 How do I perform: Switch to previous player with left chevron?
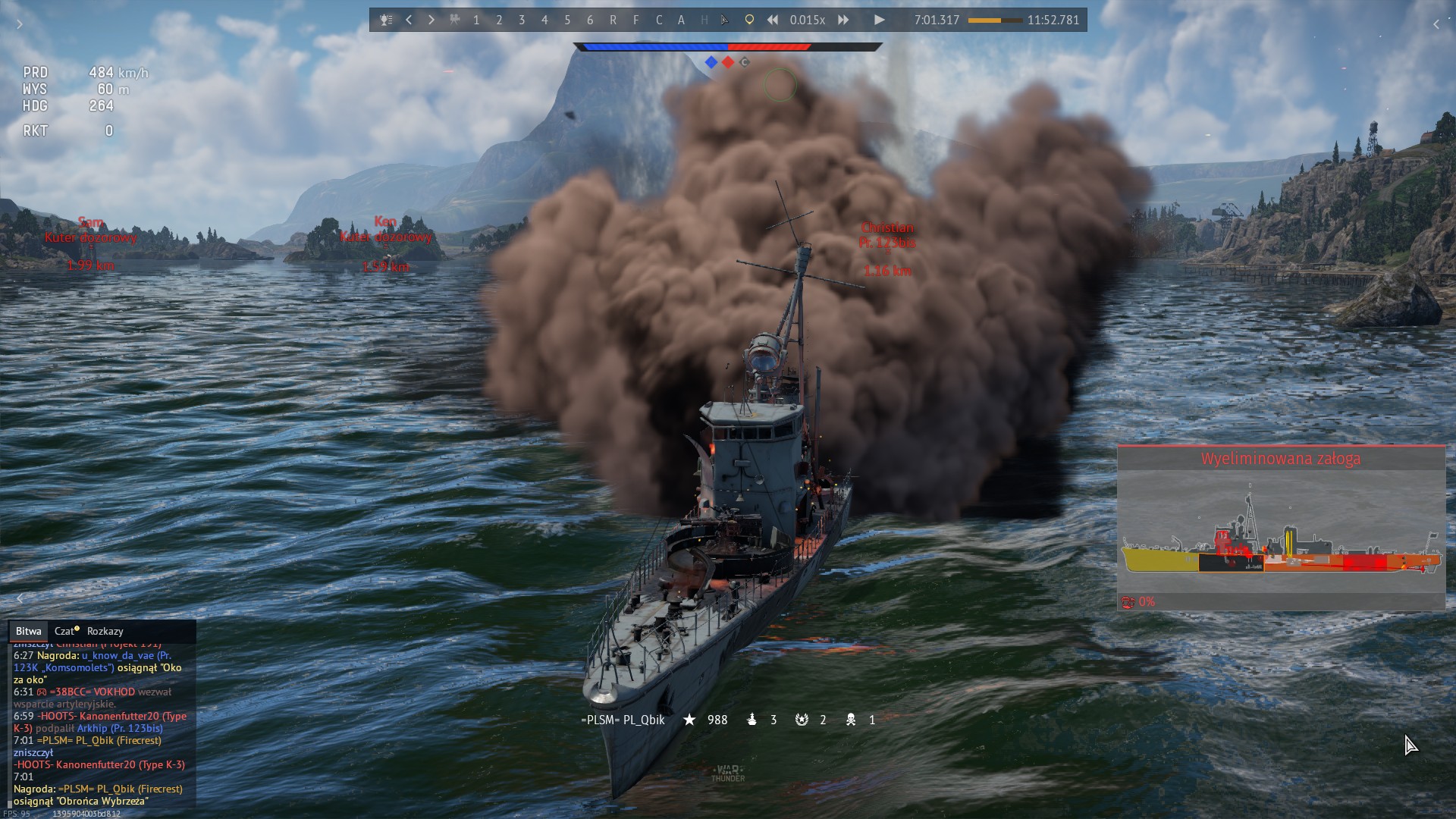coord(409,20)
